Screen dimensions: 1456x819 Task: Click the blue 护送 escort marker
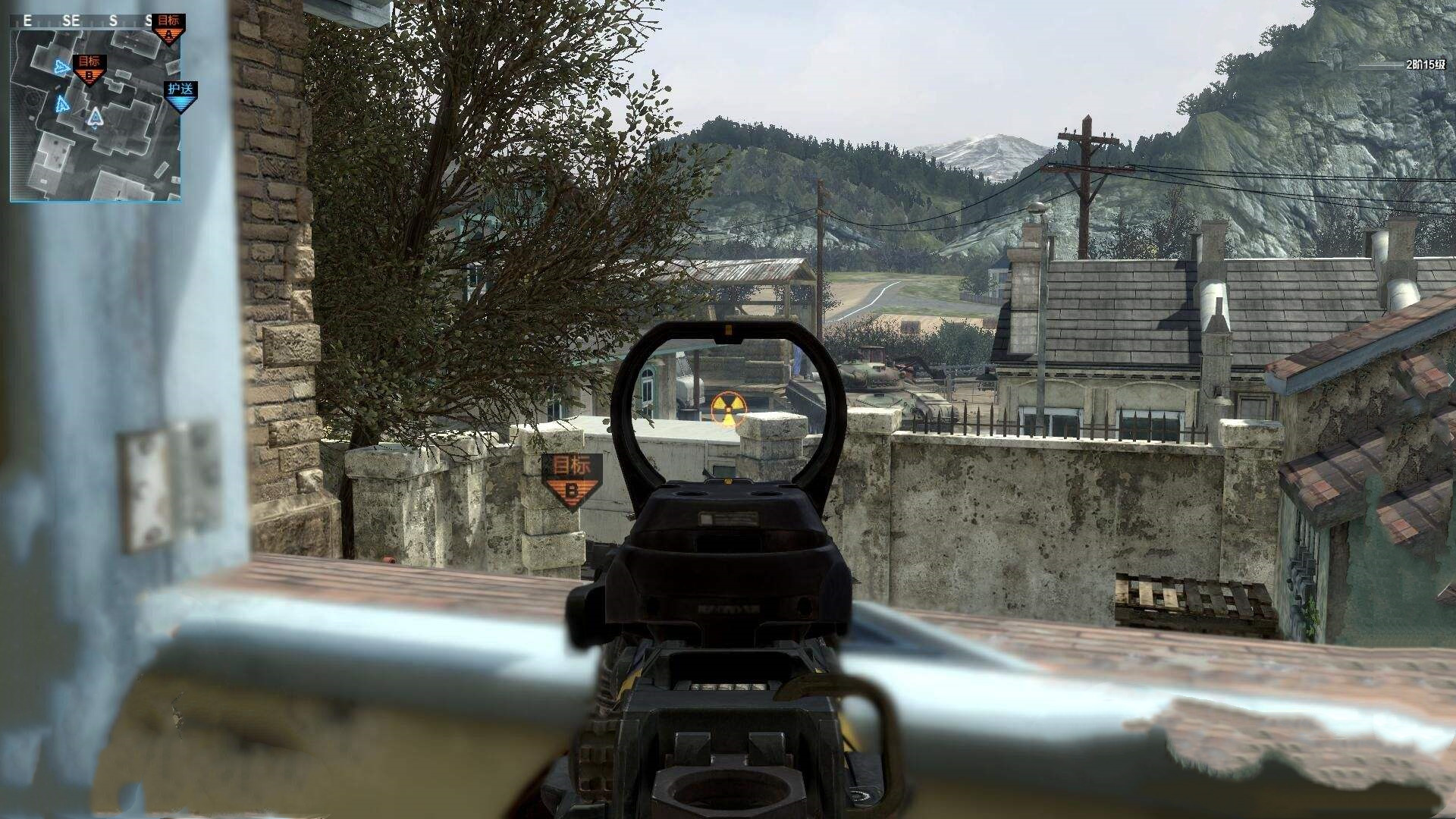pos(180,96)
